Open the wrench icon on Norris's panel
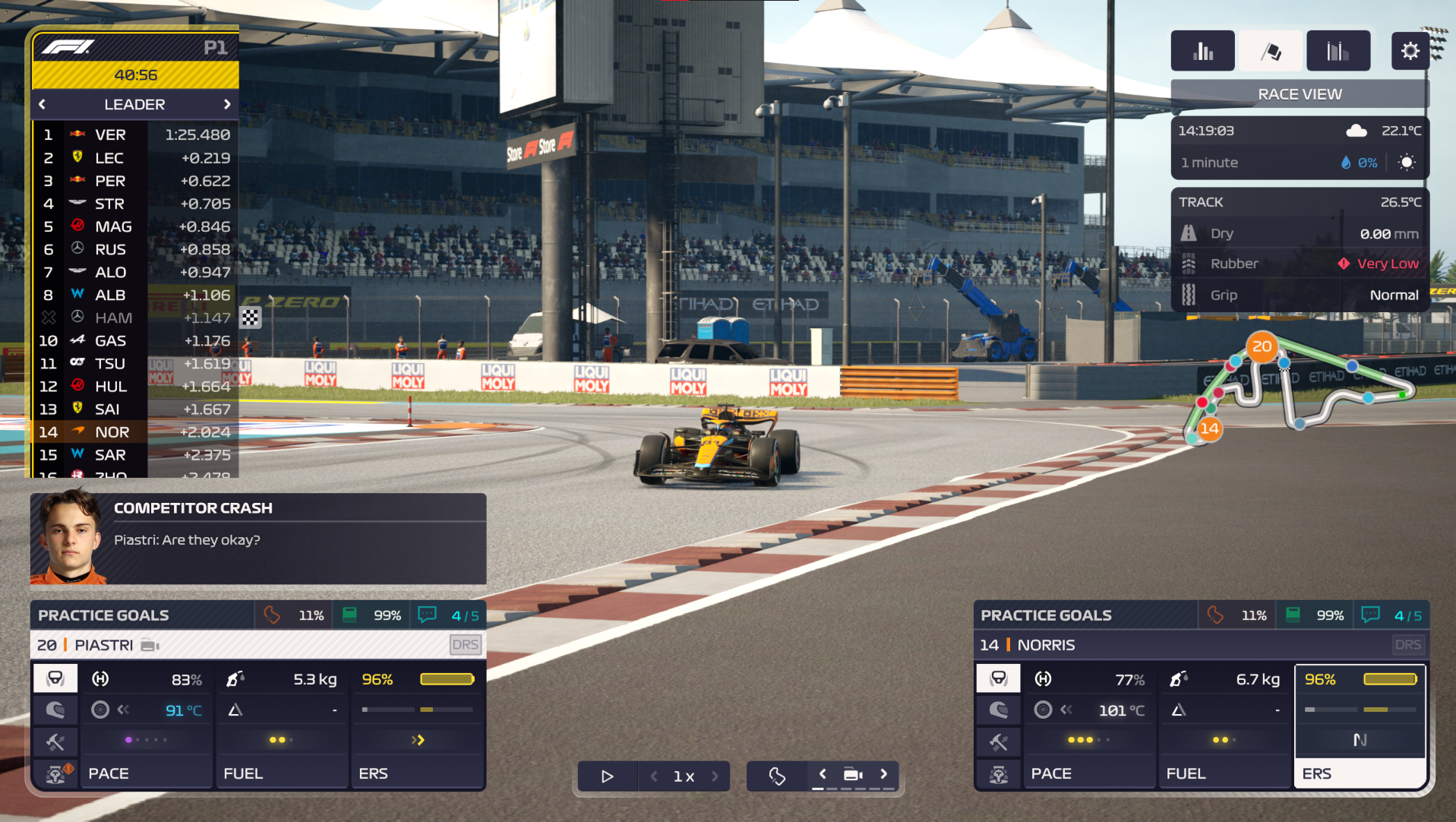1456x822 pixels. [x=999, y=741]
